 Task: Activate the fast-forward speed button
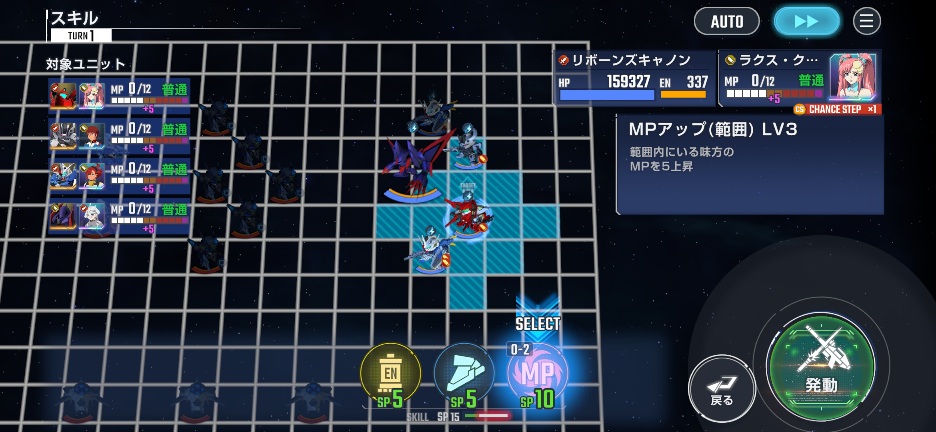(806, 21)
